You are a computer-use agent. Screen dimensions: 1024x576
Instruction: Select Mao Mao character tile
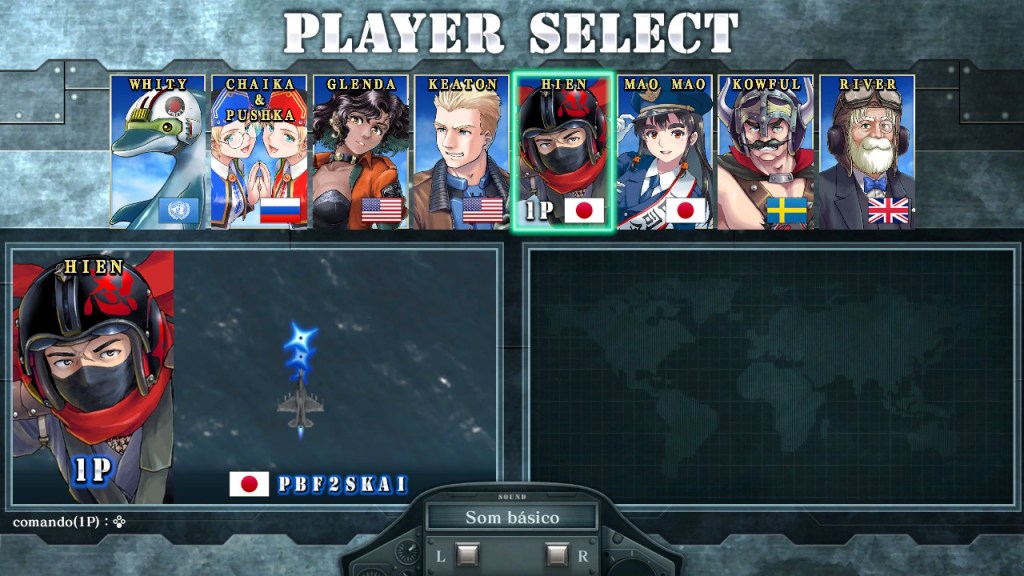(x=665, y=152)
